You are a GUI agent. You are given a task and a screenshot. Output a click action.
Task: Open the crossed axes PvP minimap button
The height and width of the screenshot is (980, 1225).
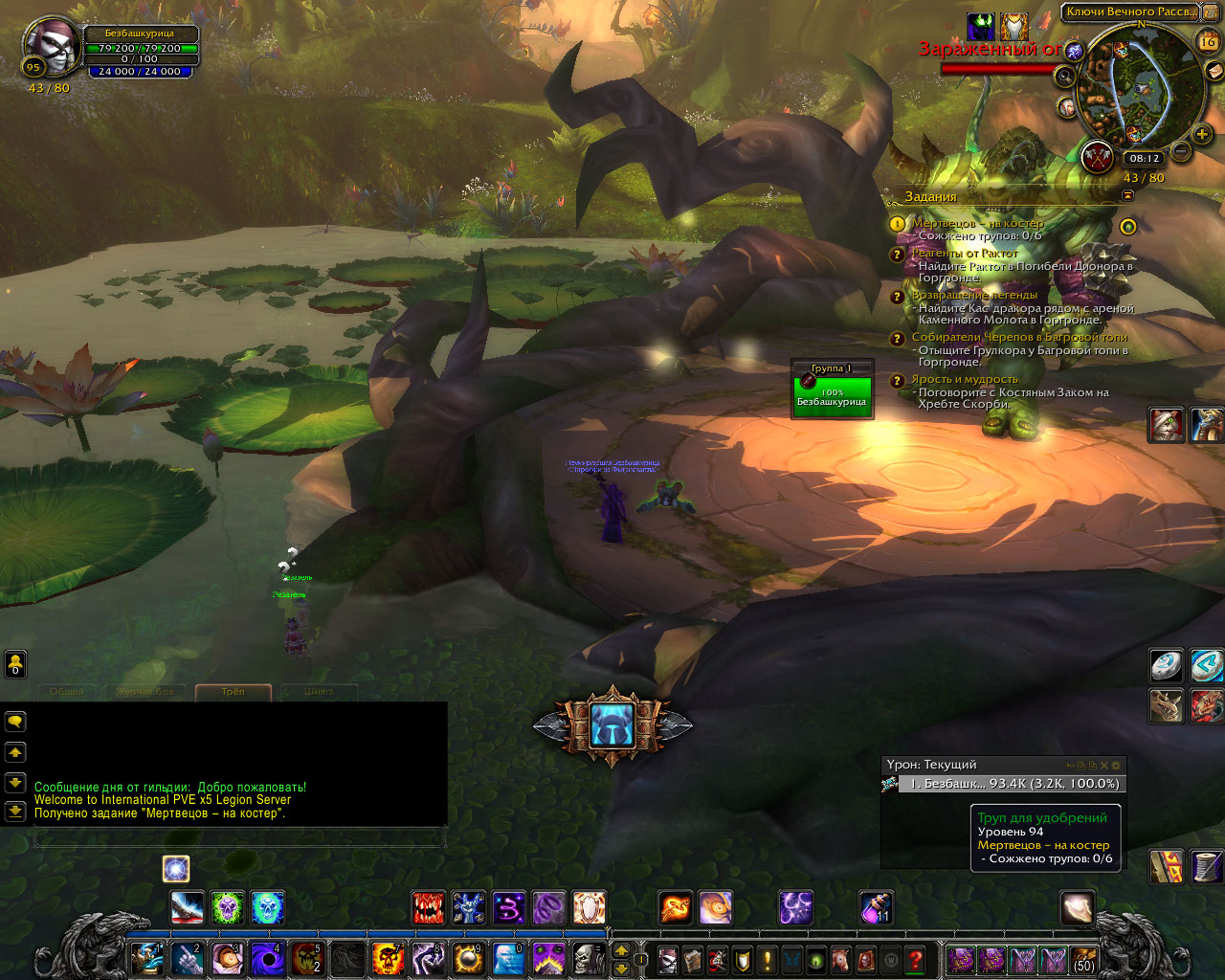[x=1098, y=157]
